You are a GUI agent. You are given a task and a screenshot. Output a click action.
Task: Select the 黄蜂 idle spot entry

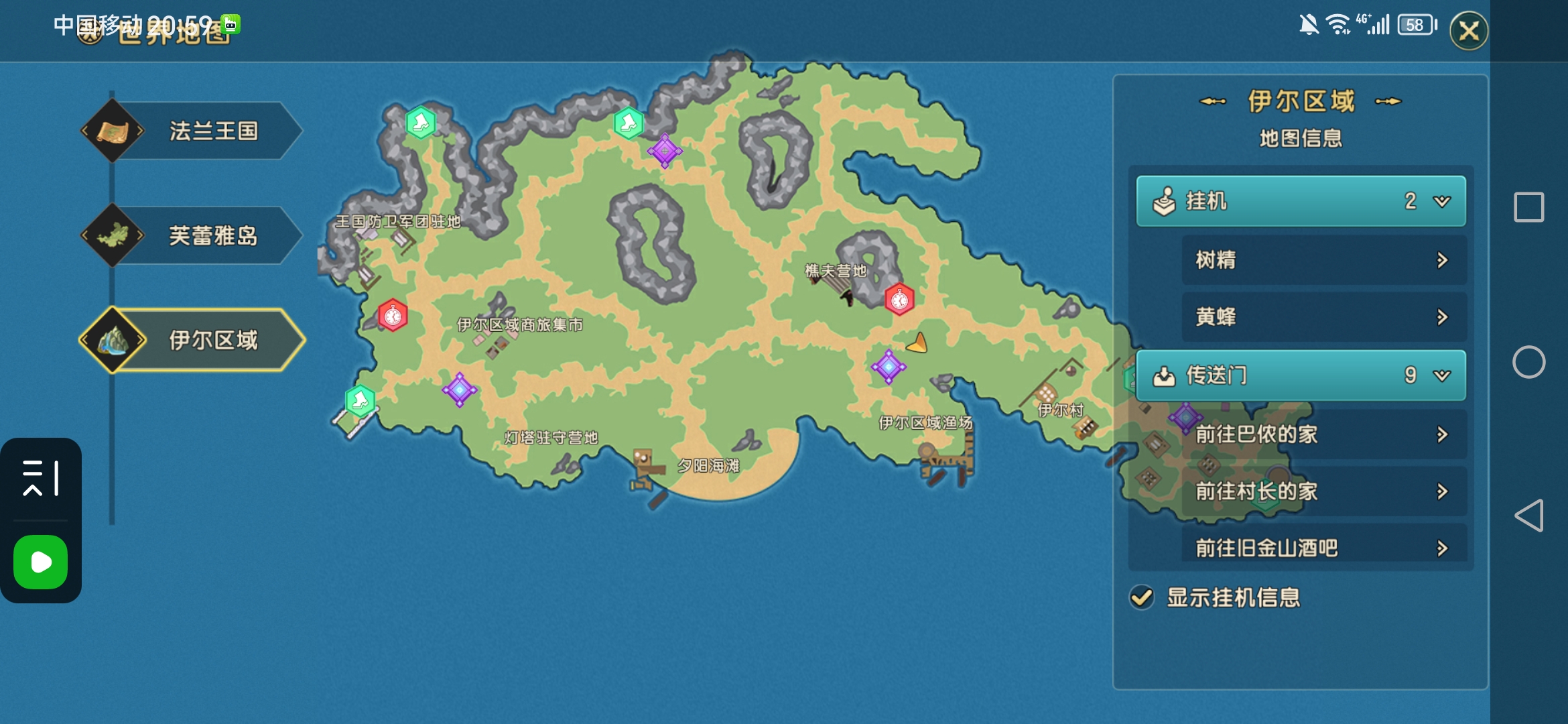(x=1323, y=317)
